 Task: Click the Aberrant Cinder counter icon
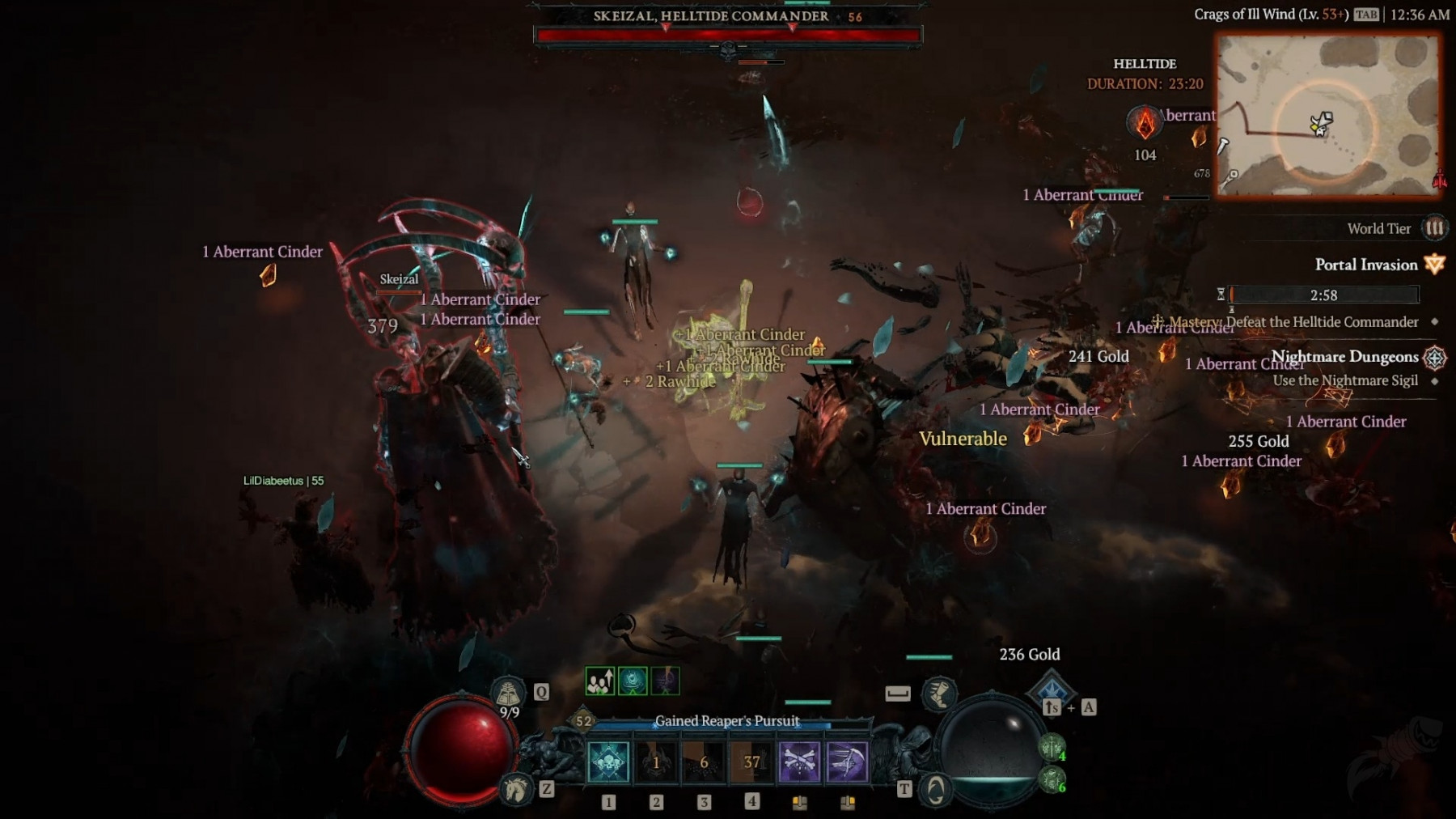[x=1145, y=123]
